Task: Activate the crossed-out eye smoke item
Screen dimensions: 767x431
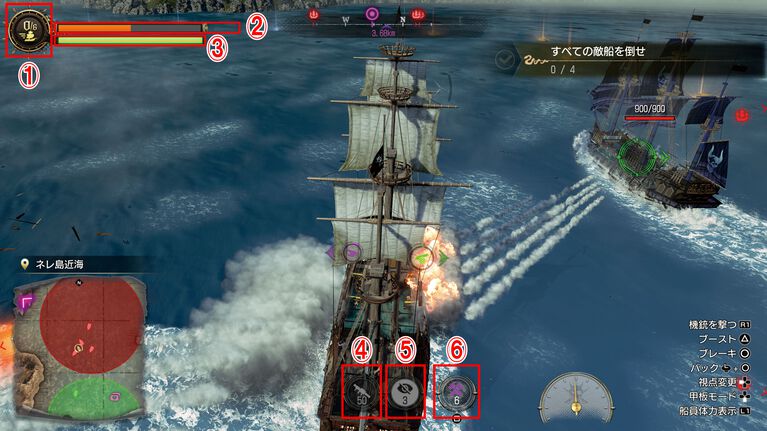Action: click(x=404, y=390)
